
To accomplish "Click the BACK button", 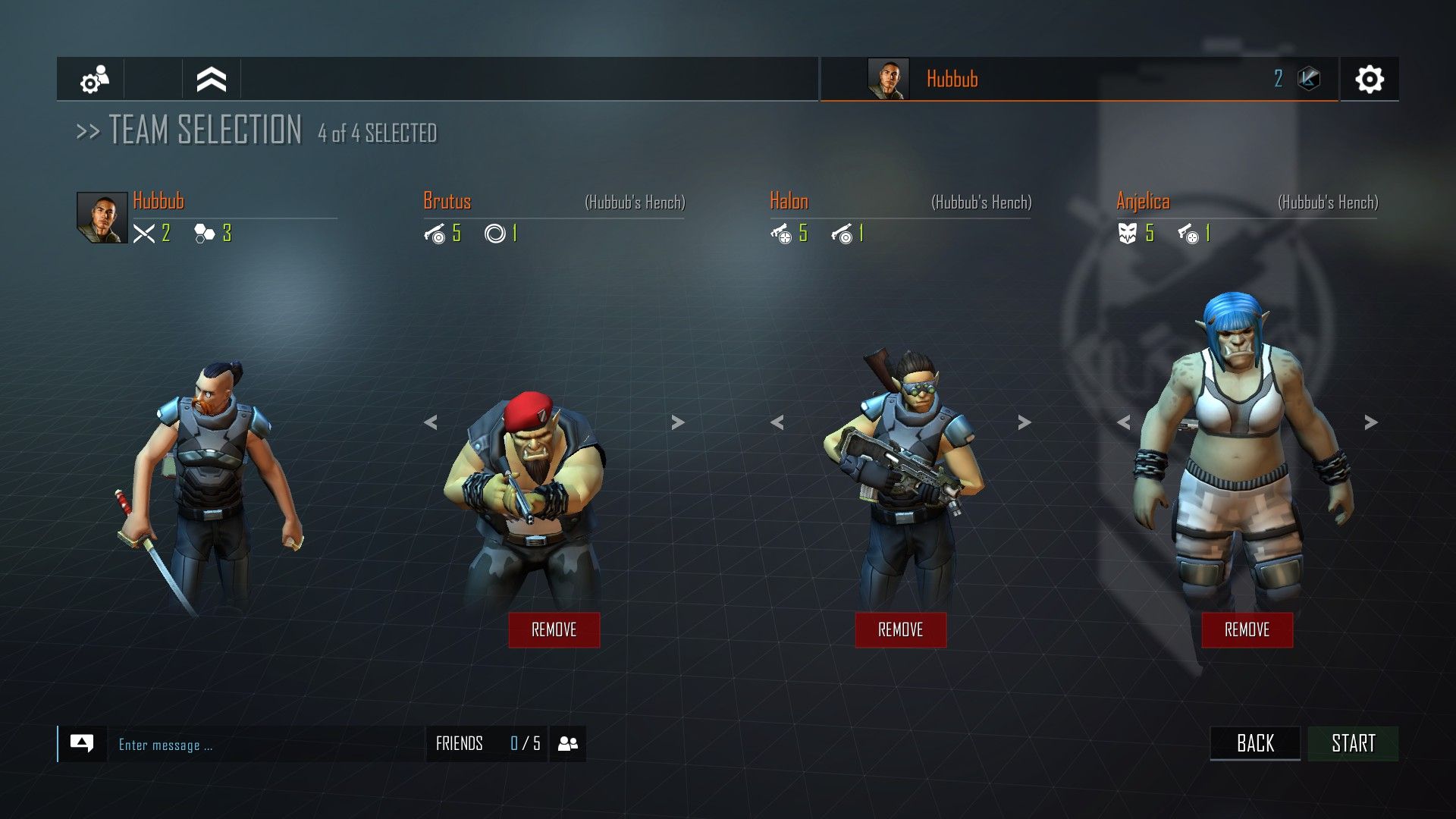I will pos(1255,743).
